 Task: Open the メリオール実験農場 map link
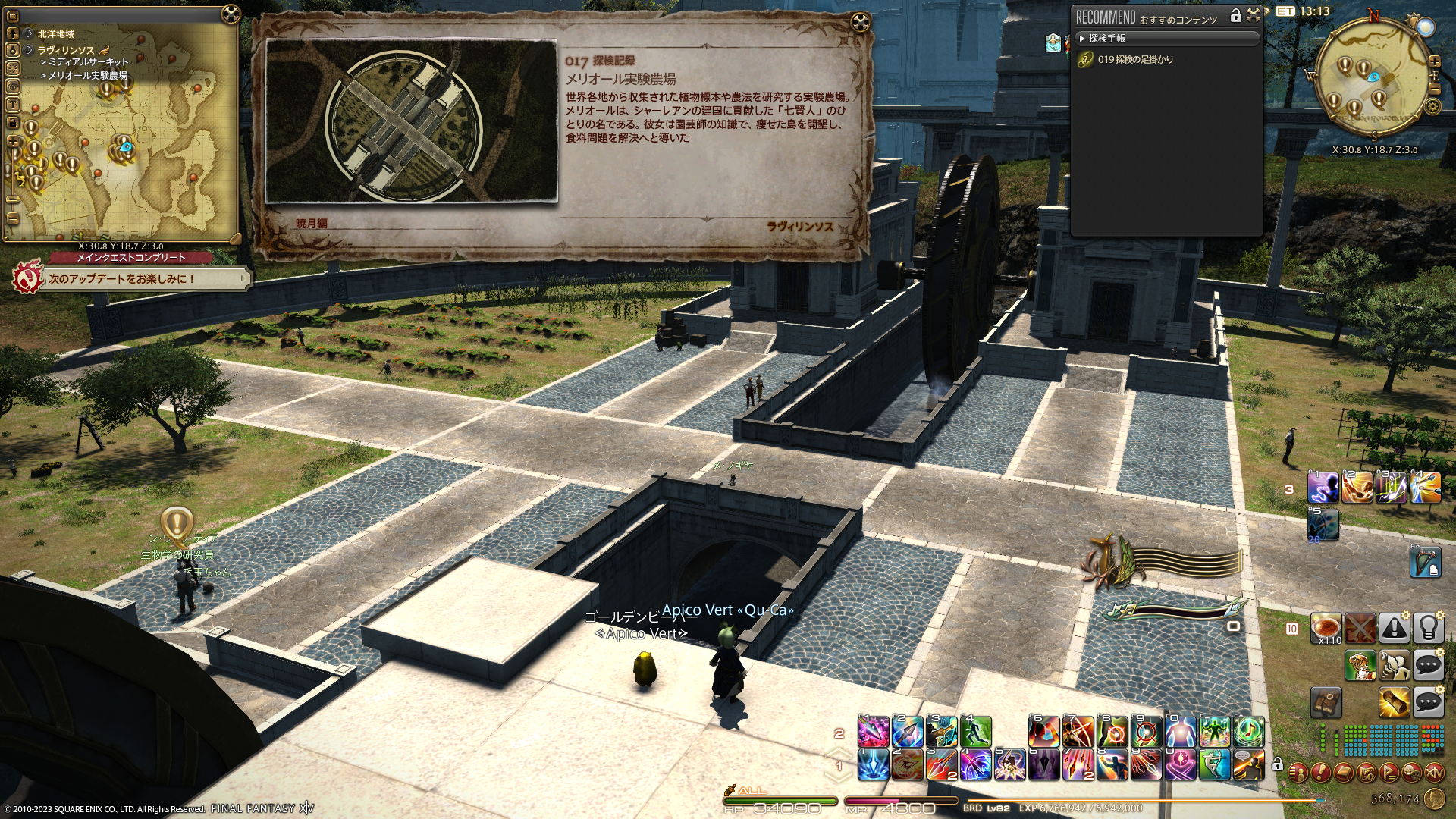(x=87, y=76)
